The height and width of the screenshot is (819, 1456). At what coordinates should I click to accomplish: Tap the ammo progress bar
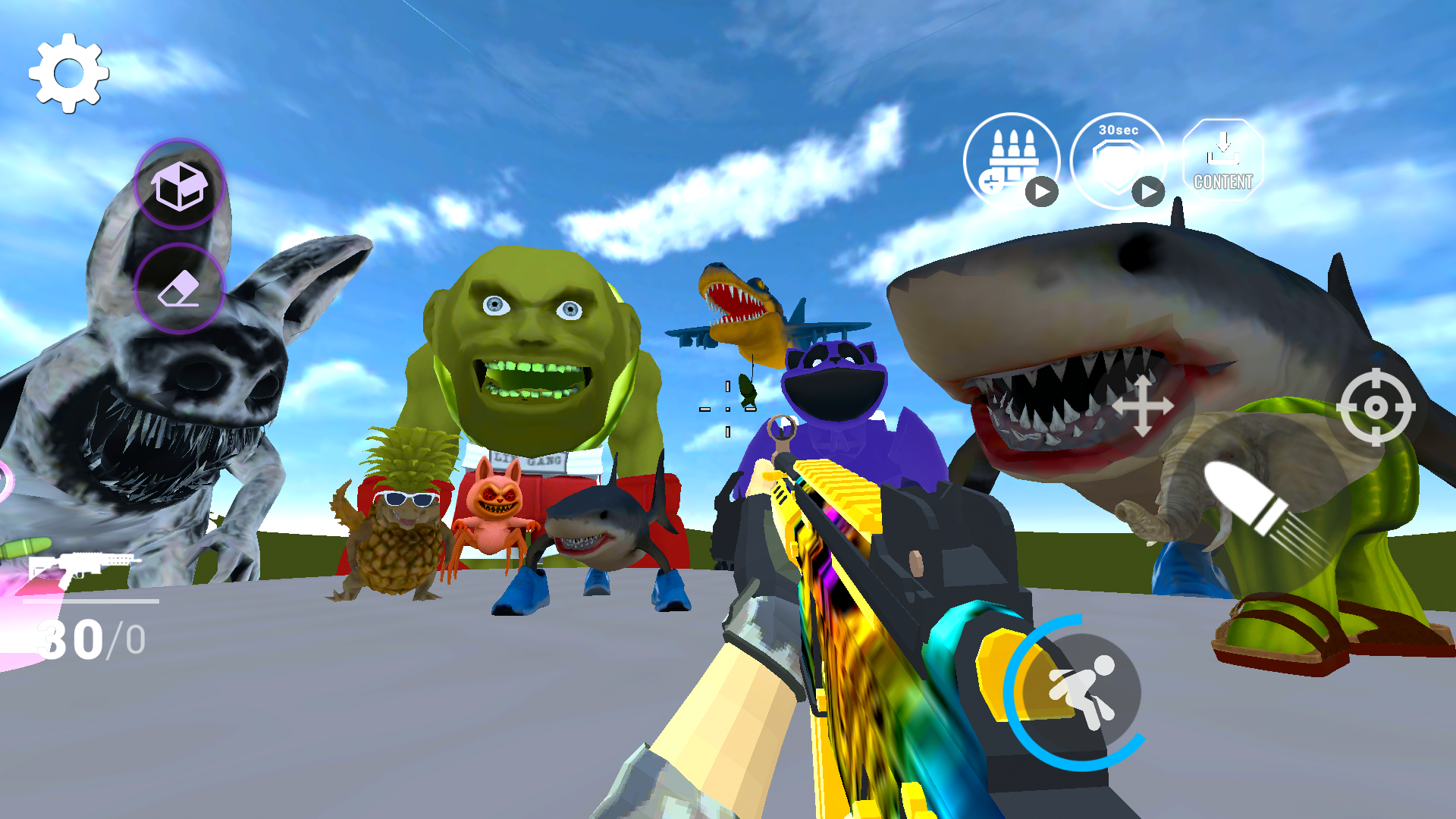(x=91, y=599)
